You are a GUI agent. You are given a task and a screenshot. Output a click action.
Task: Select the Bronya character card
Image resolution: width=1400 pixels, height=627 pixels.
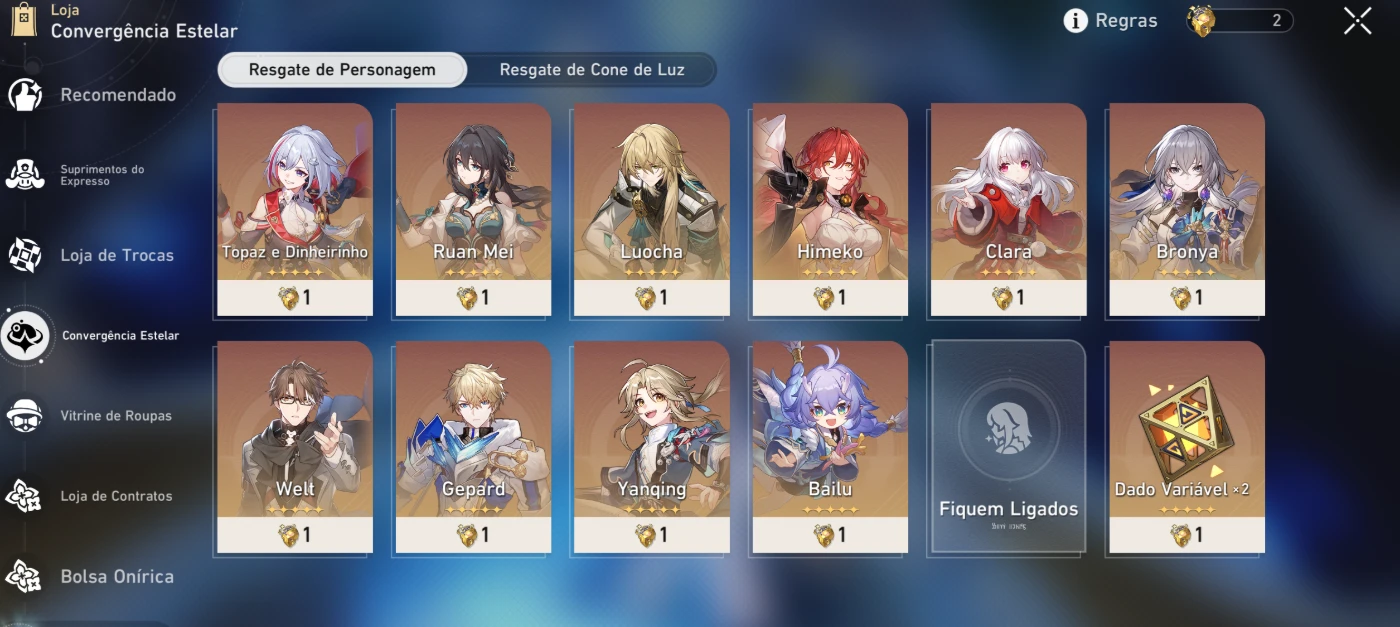1187,208
